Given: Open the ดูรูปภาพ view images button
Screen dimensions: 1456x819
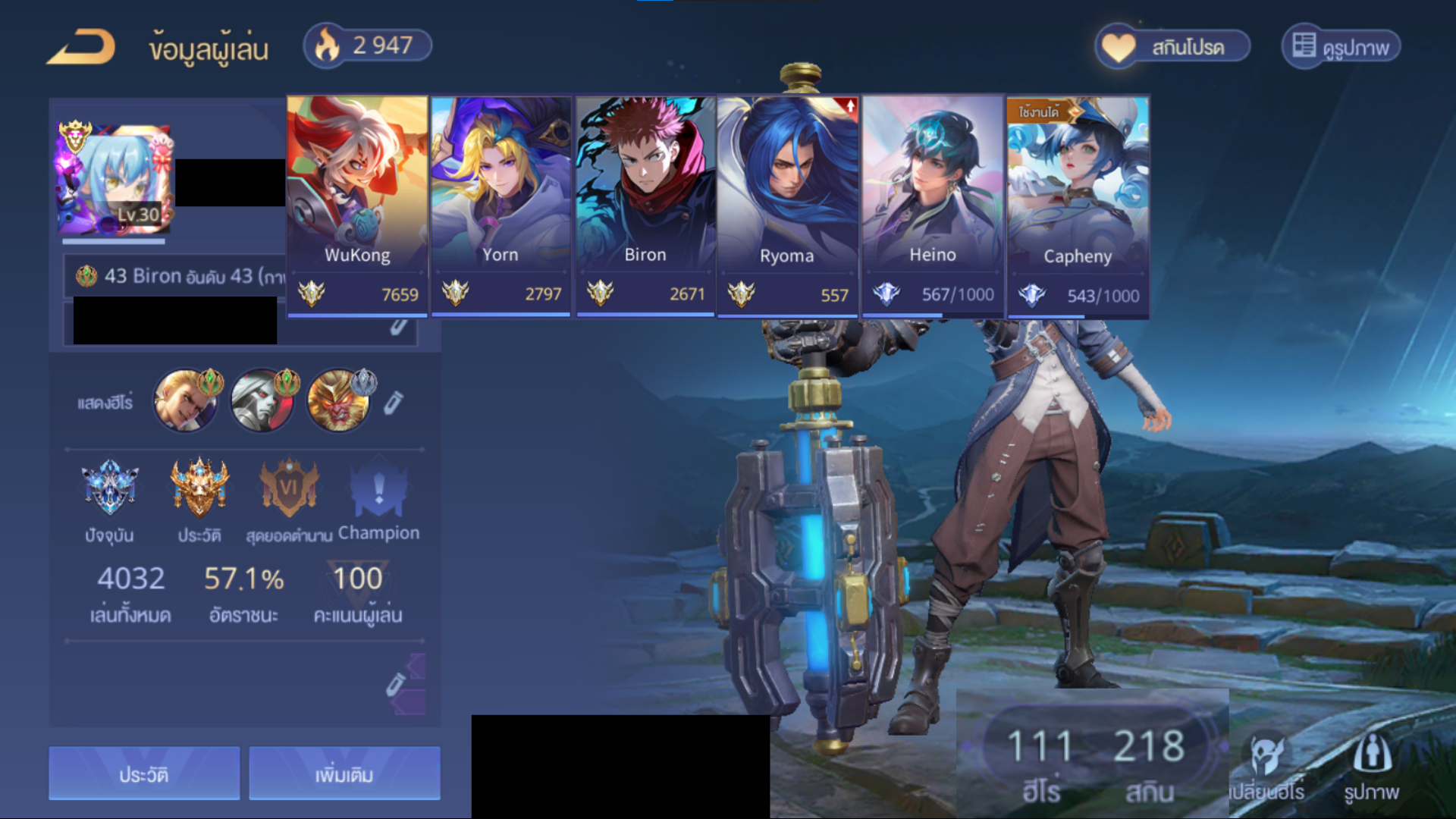Looking at the screenshot, I should (x=1341, y=47).
